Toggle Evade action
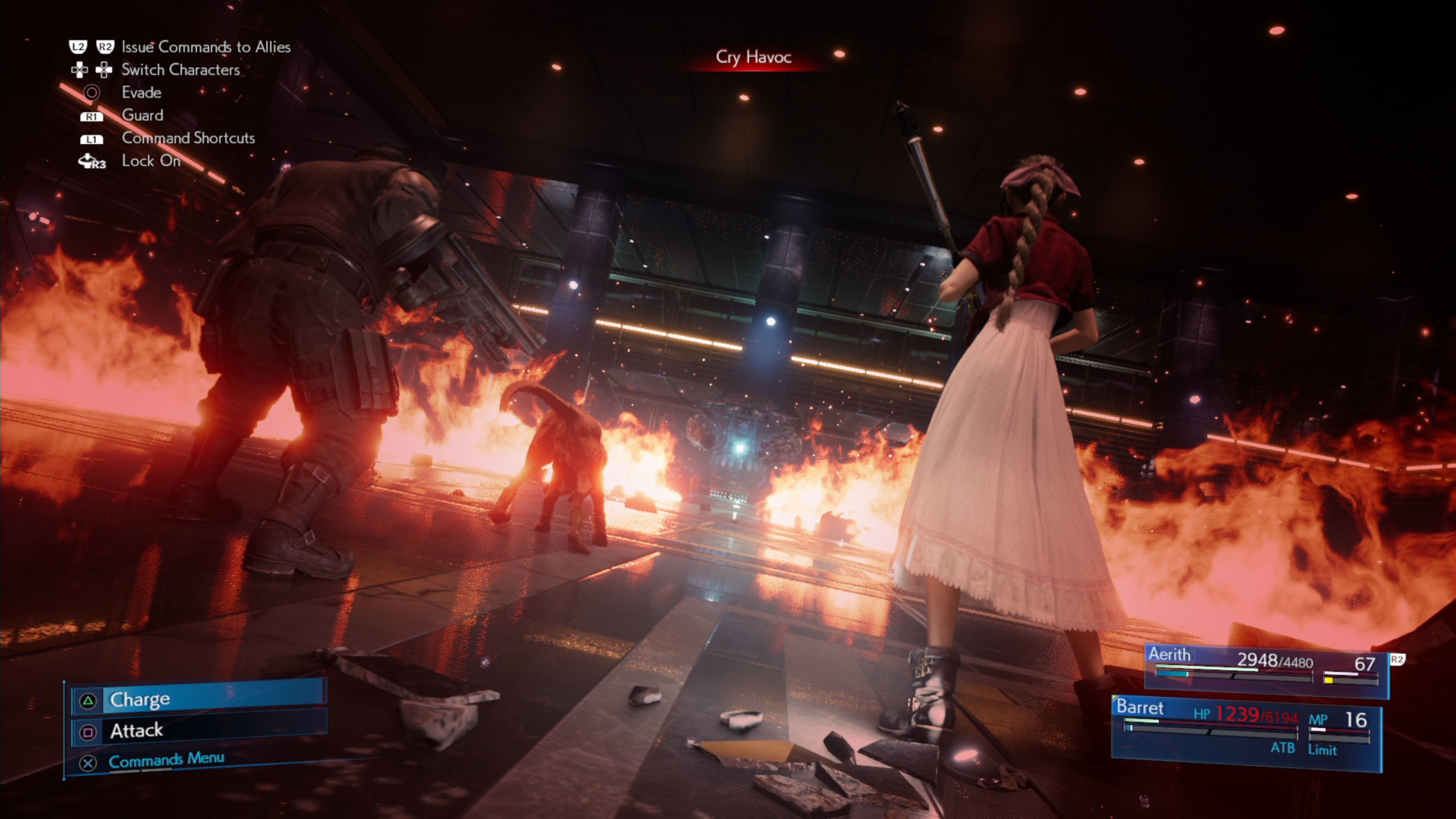Screen dimensions: 1456x819 [x=141, y=93]
